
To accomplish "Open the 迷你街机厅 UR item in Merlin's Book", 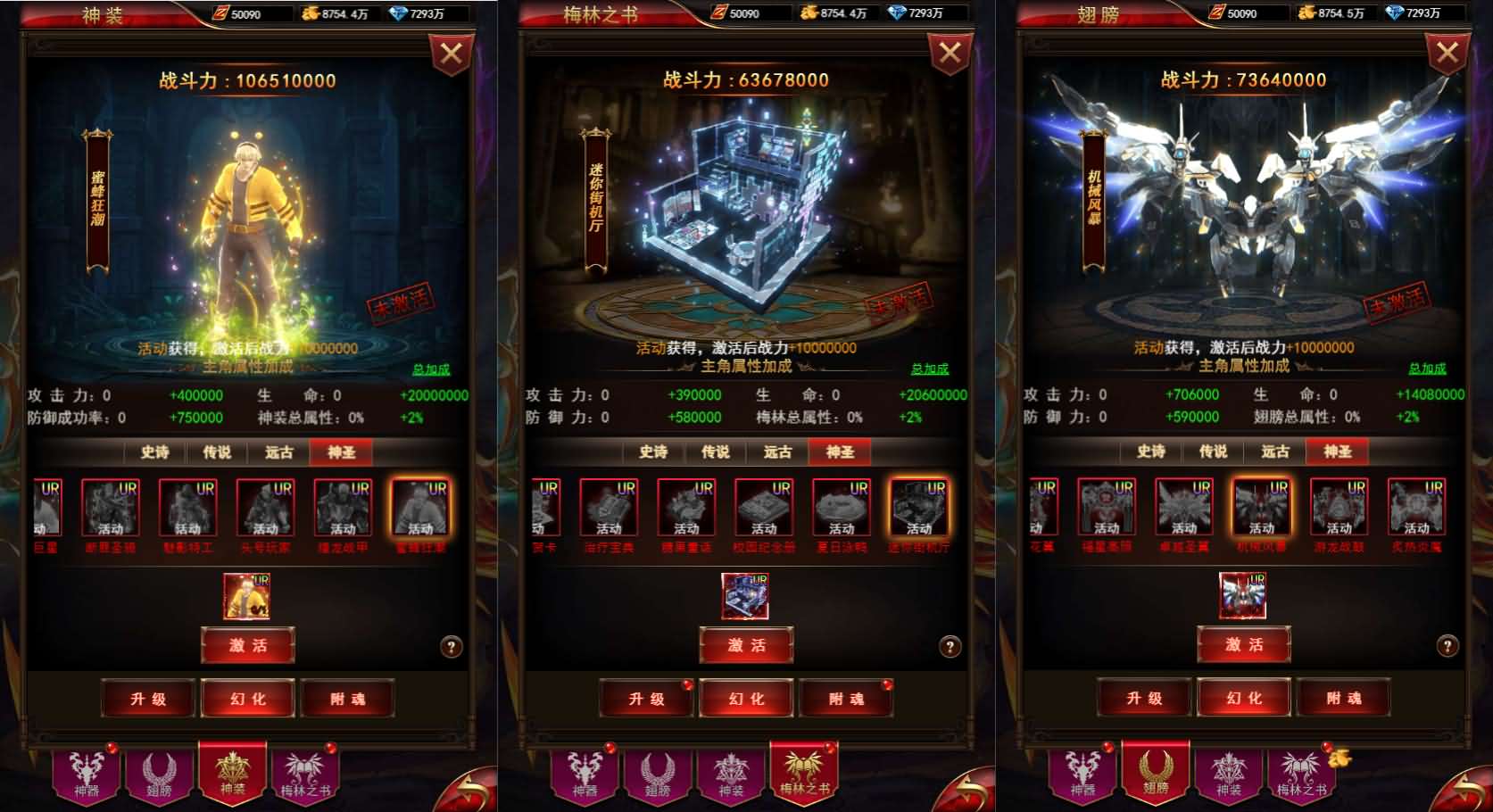I will (920, 509).
